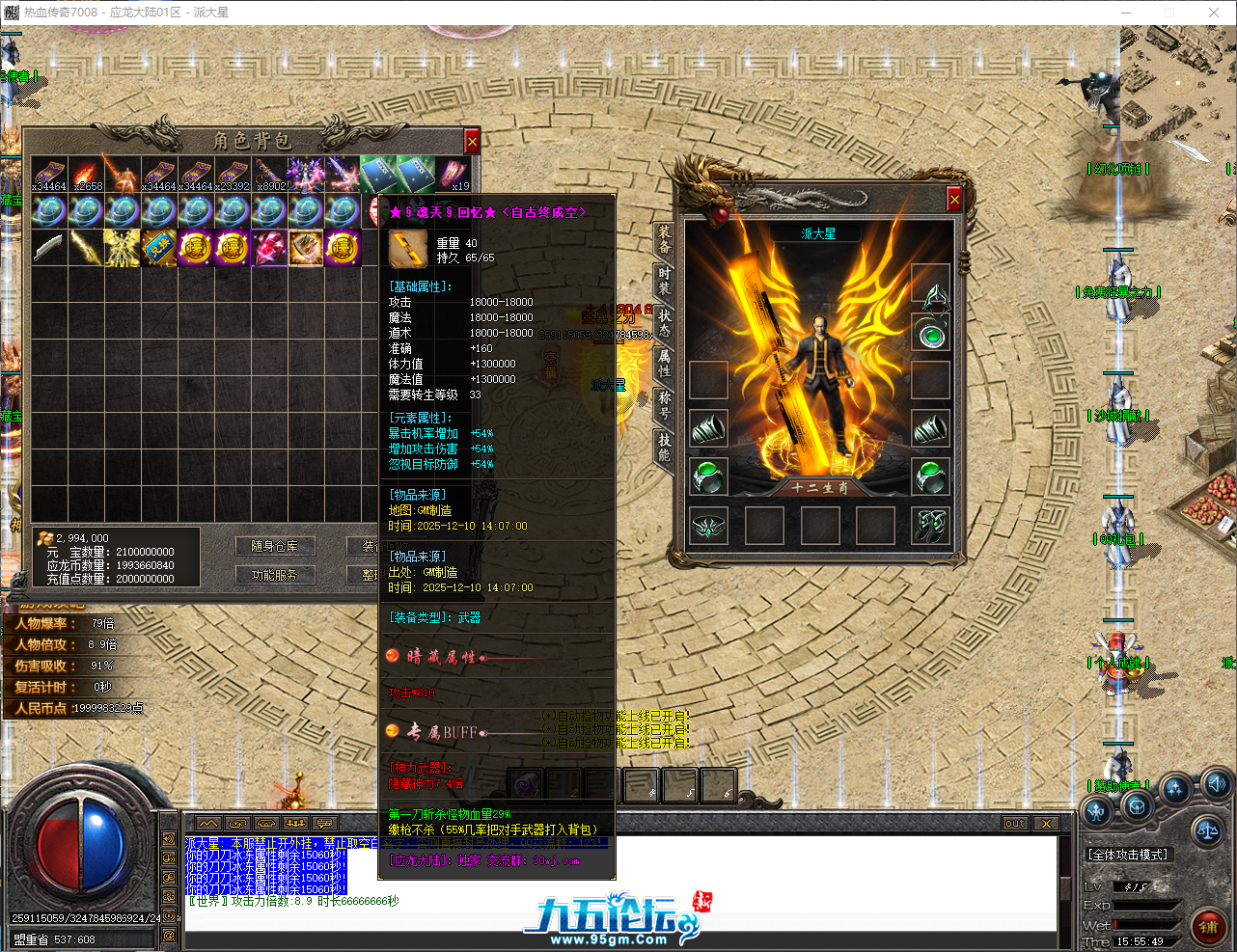Viewport: 1237px width, 952px height.
Task: Open the 属性 attributes tab
Action: pyautogui.click(x=664, y=363)
